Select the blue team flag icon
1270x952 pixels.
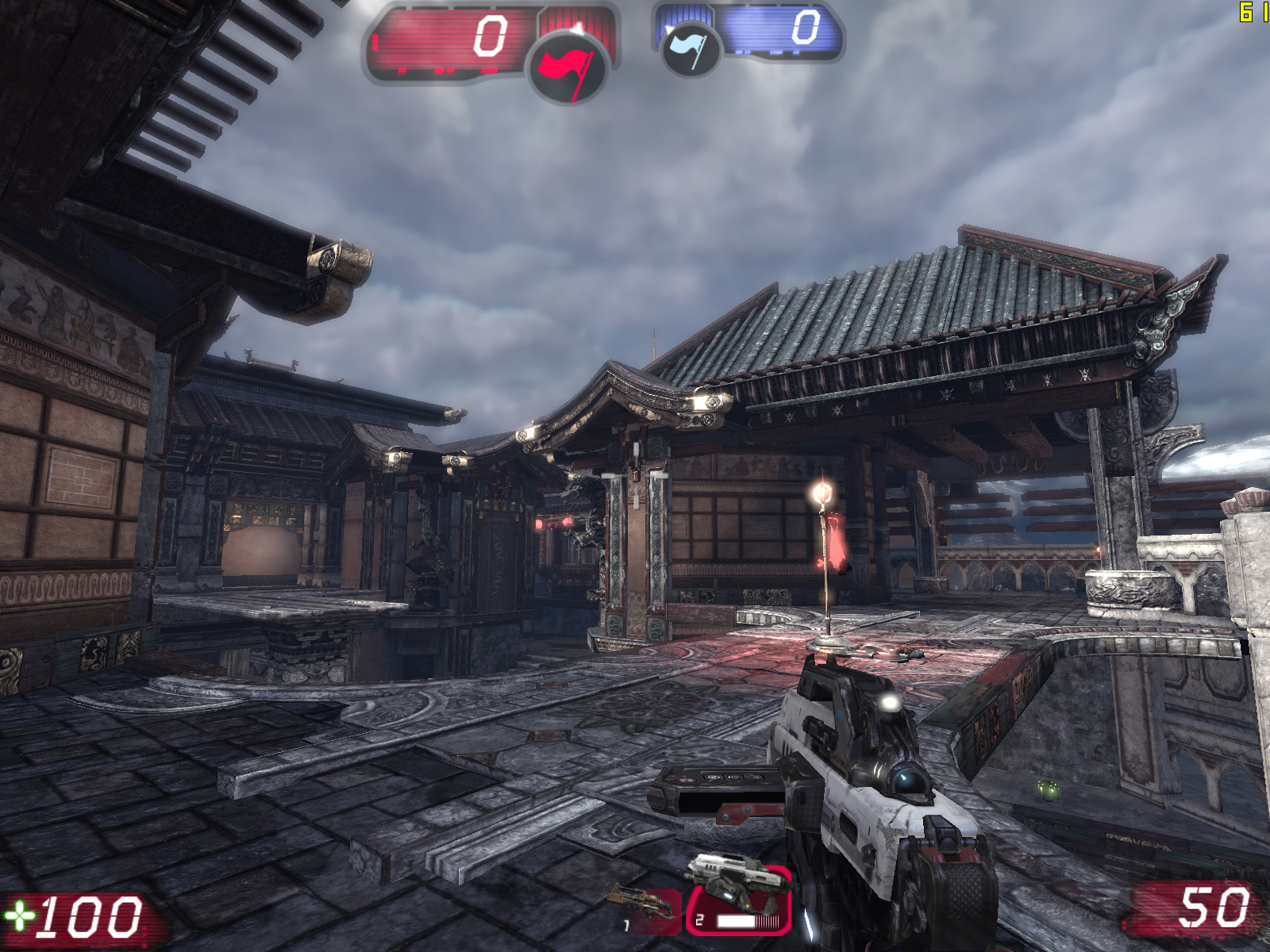point(690,48)
